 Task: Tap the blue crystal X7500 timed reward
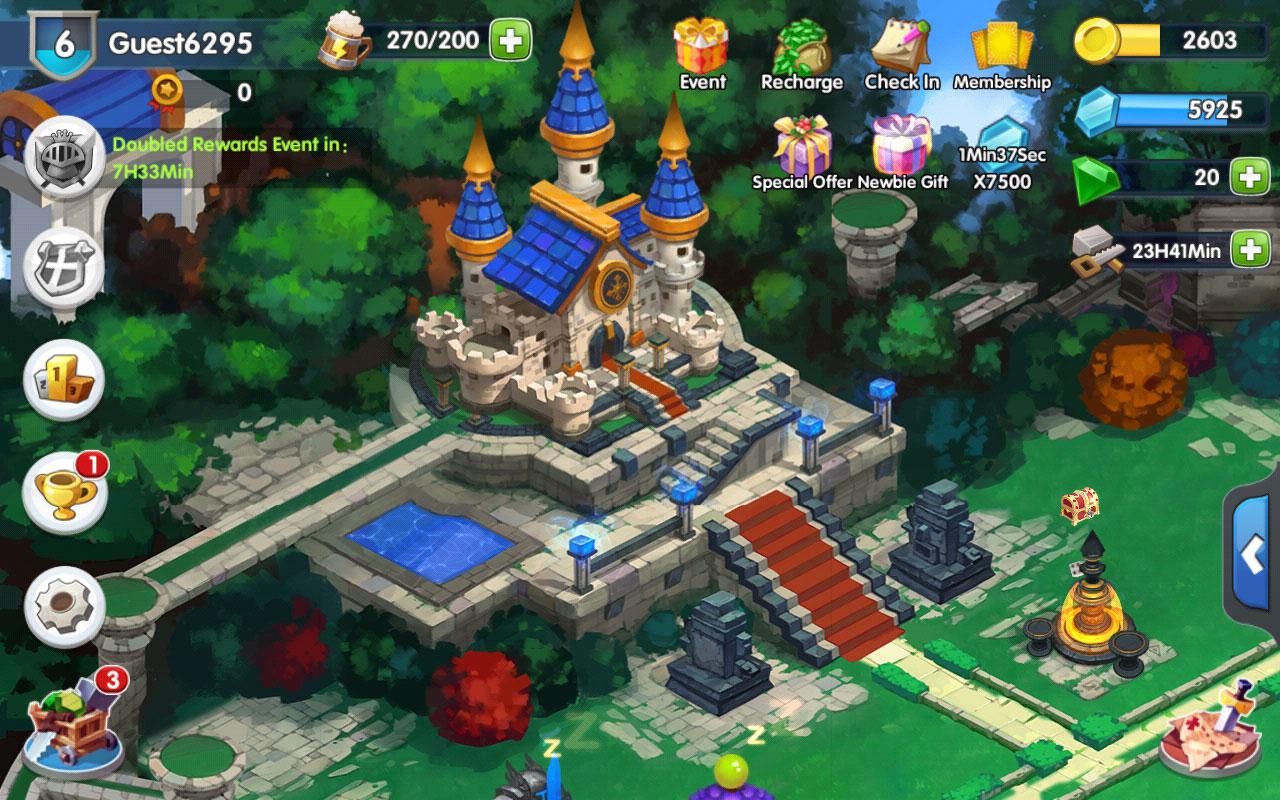1002,150
